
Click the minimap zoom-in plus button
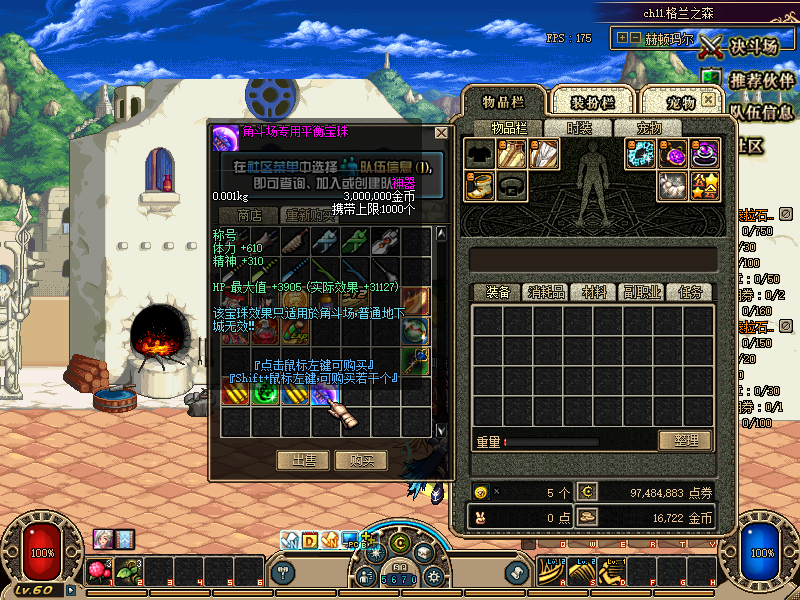[x=623, y=37]
